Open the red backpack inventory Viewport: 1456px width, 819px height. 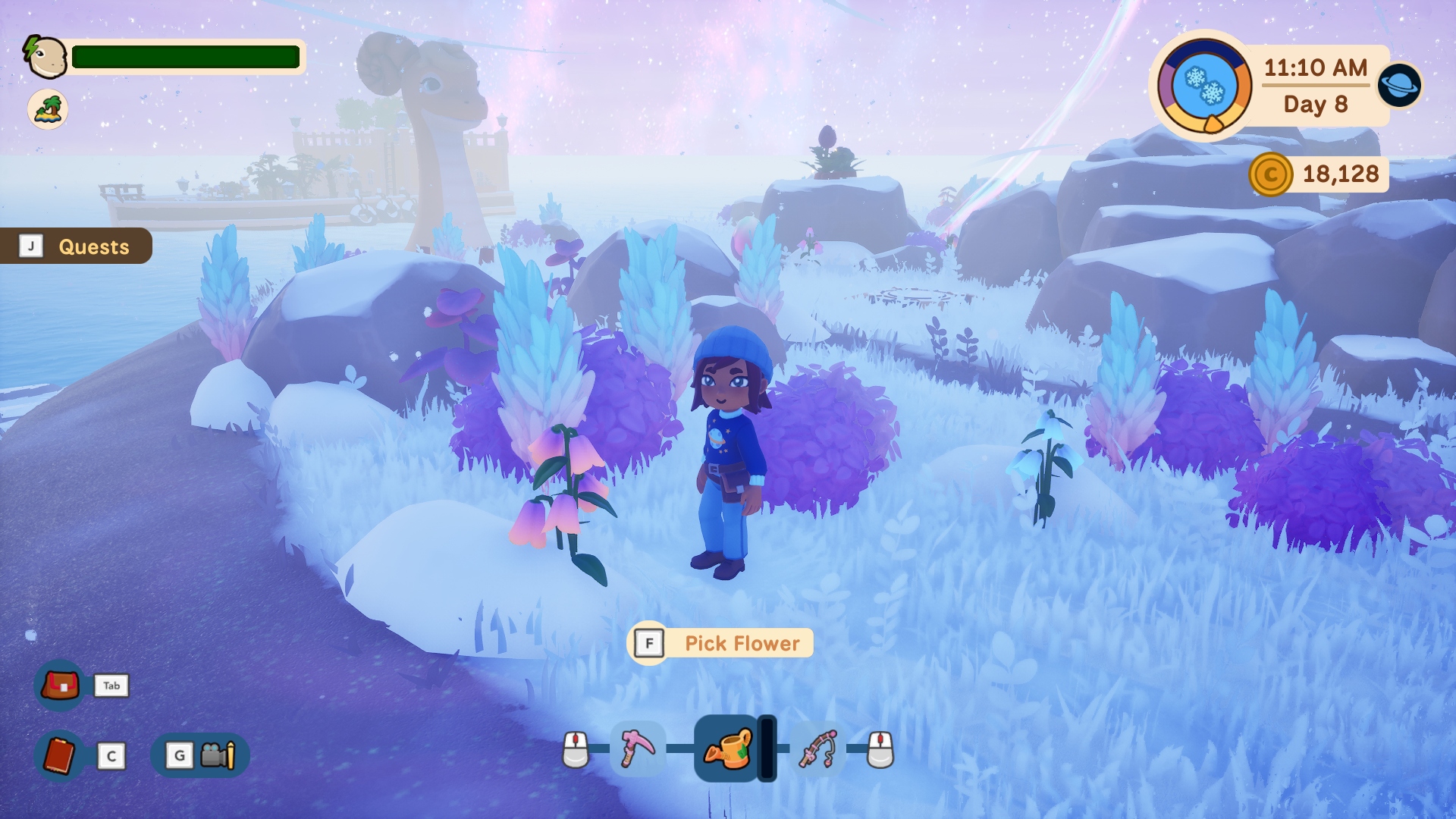click(60, 686)
